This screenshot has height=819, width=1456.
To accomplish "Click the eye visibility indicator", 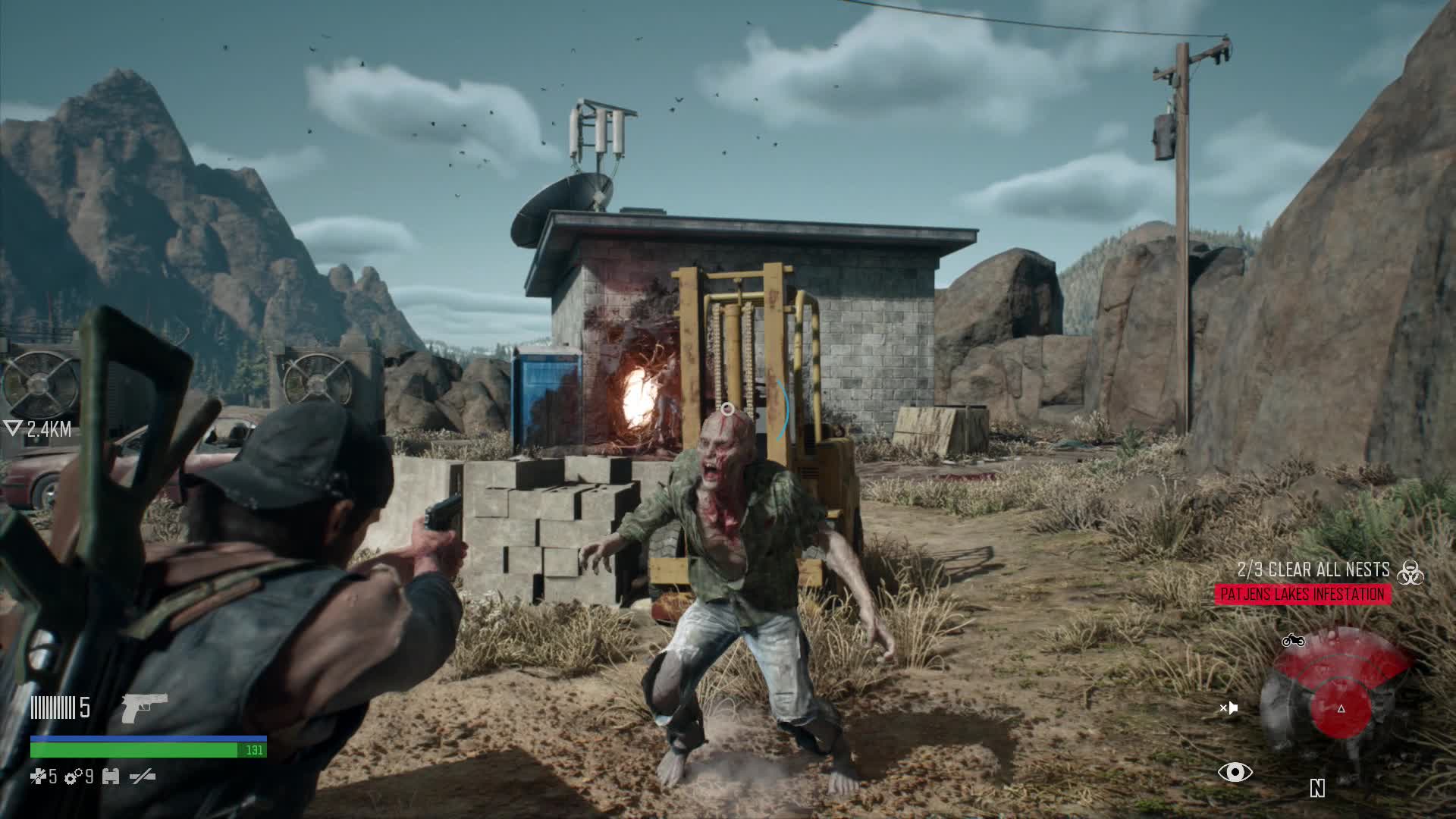I will (x=1235, y=773).
